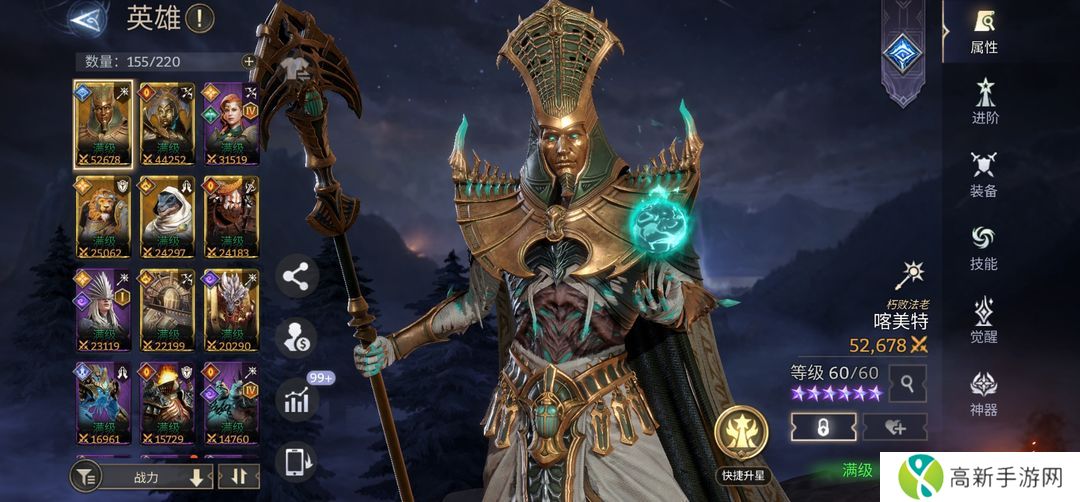Select the hero with 31519 power
The height and width of the screenshot is (502, 1080).
click(231, 123)
